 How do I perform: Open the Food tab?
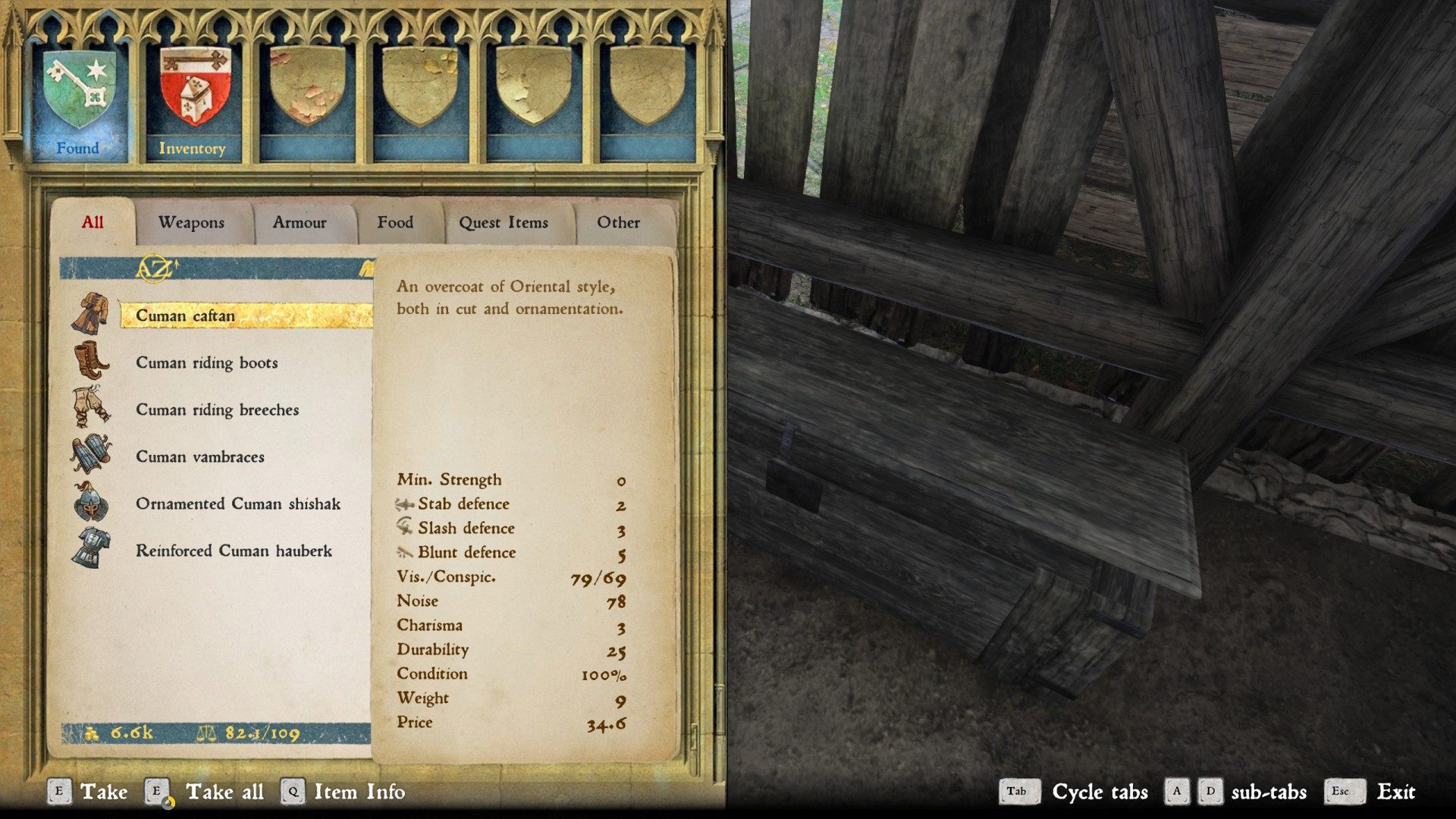click(395, 222)
